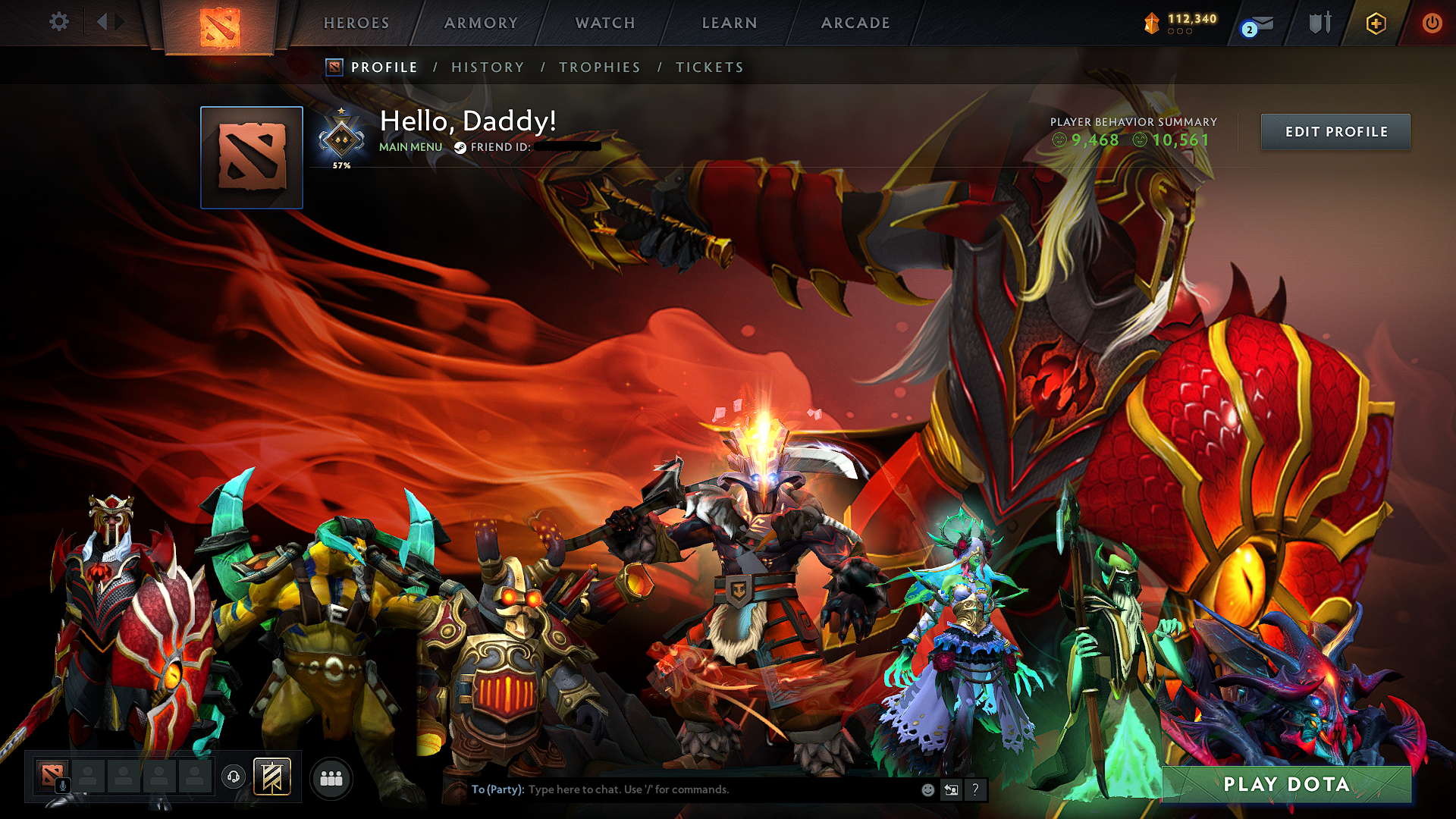The height and width of the screenshot is (819, 1456).
Task: Click the power button to exit
Action: [x=1432, y=23]
